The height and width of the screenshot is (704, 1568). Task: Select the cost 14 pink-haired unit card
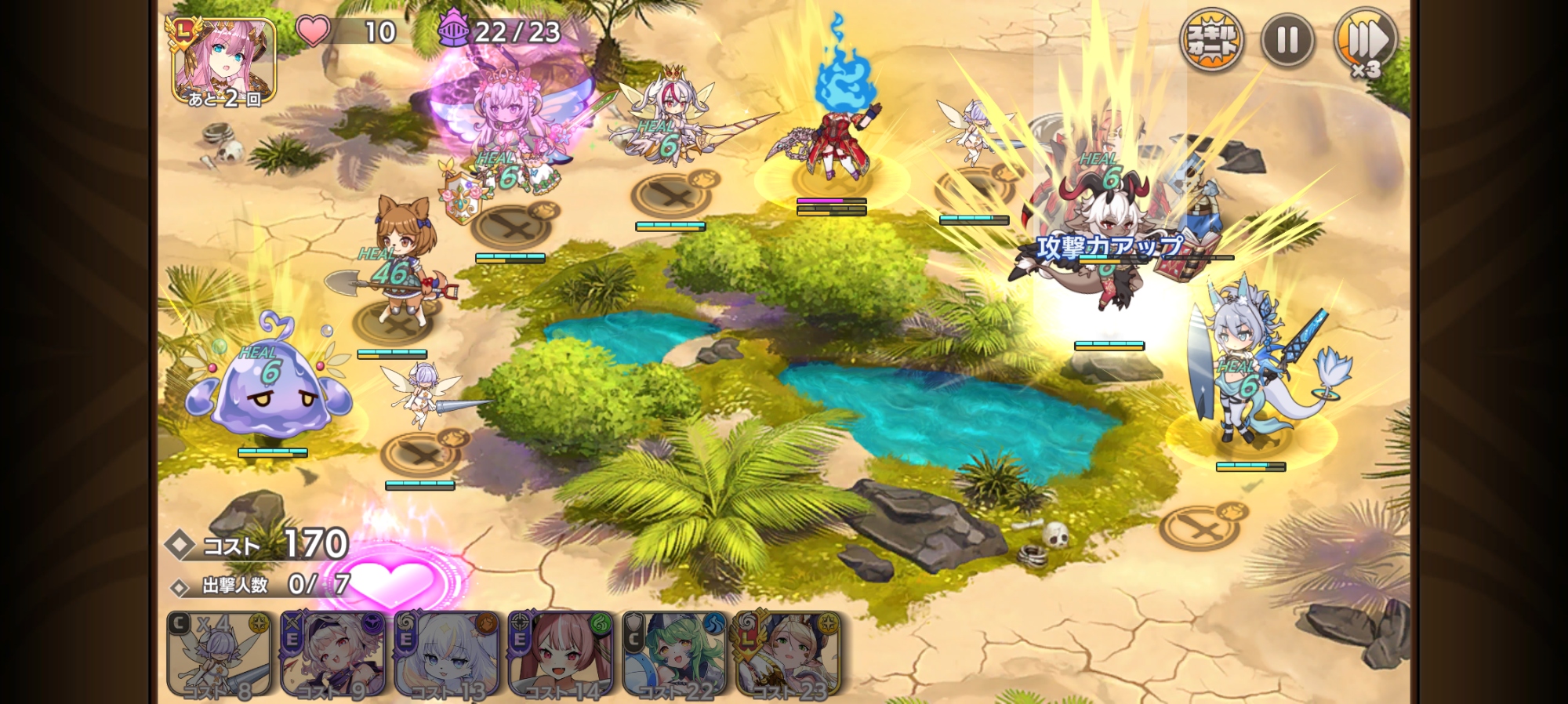coord(561,655)
